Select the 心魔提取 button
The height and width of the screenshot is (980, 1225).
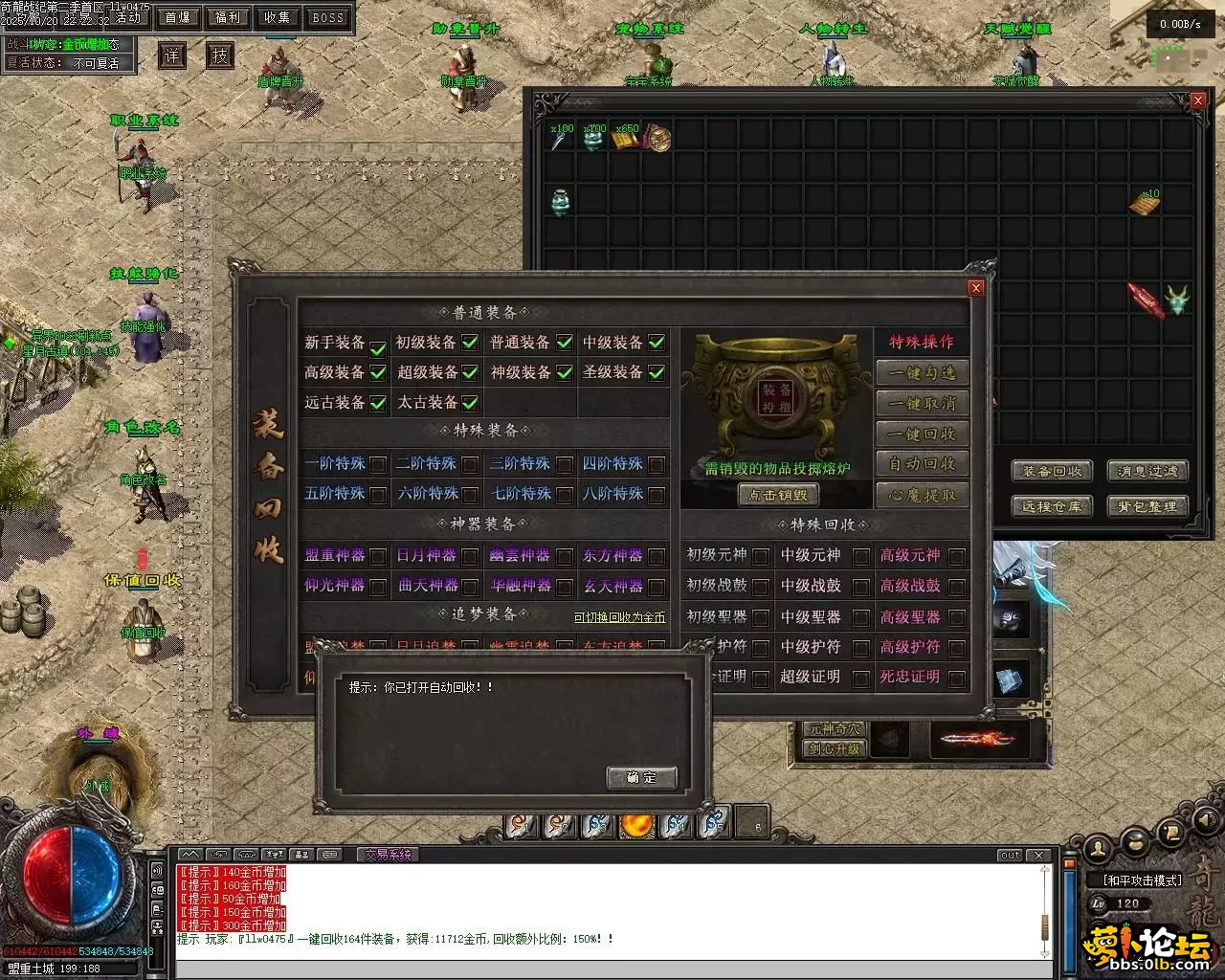922,495
